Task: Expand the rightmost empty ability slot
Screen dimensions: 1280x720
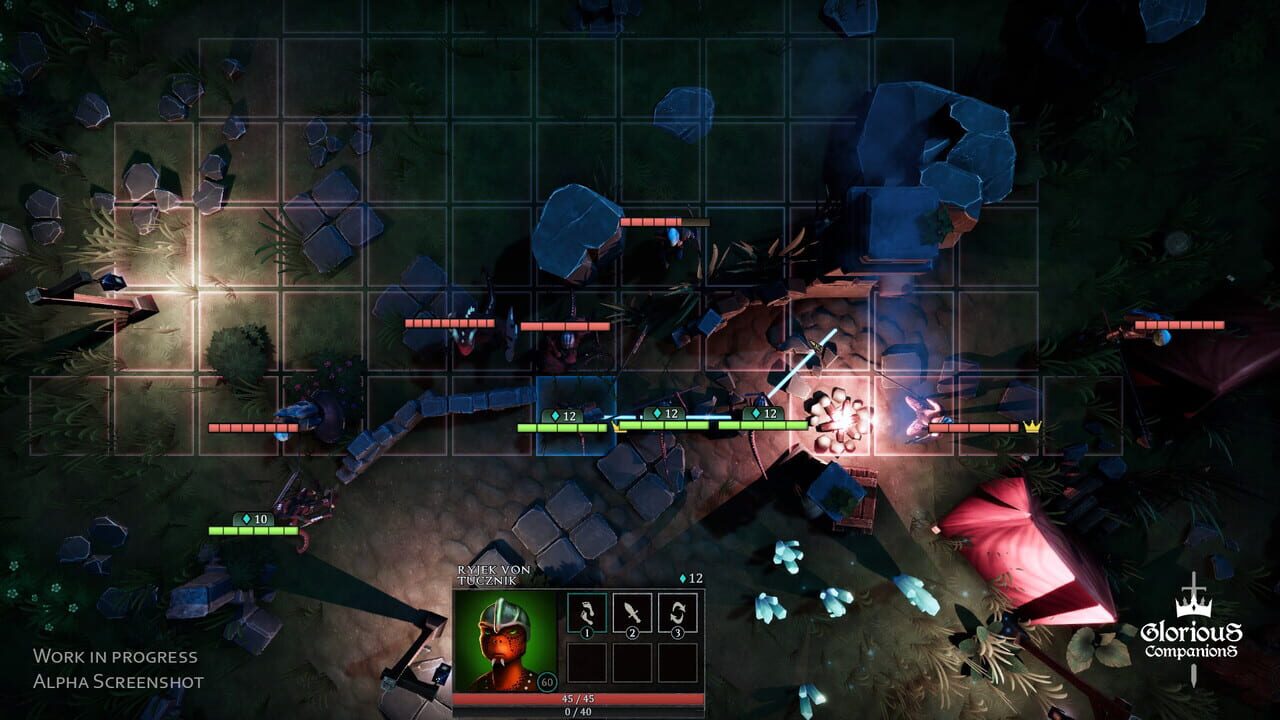Action: [677, 663]
